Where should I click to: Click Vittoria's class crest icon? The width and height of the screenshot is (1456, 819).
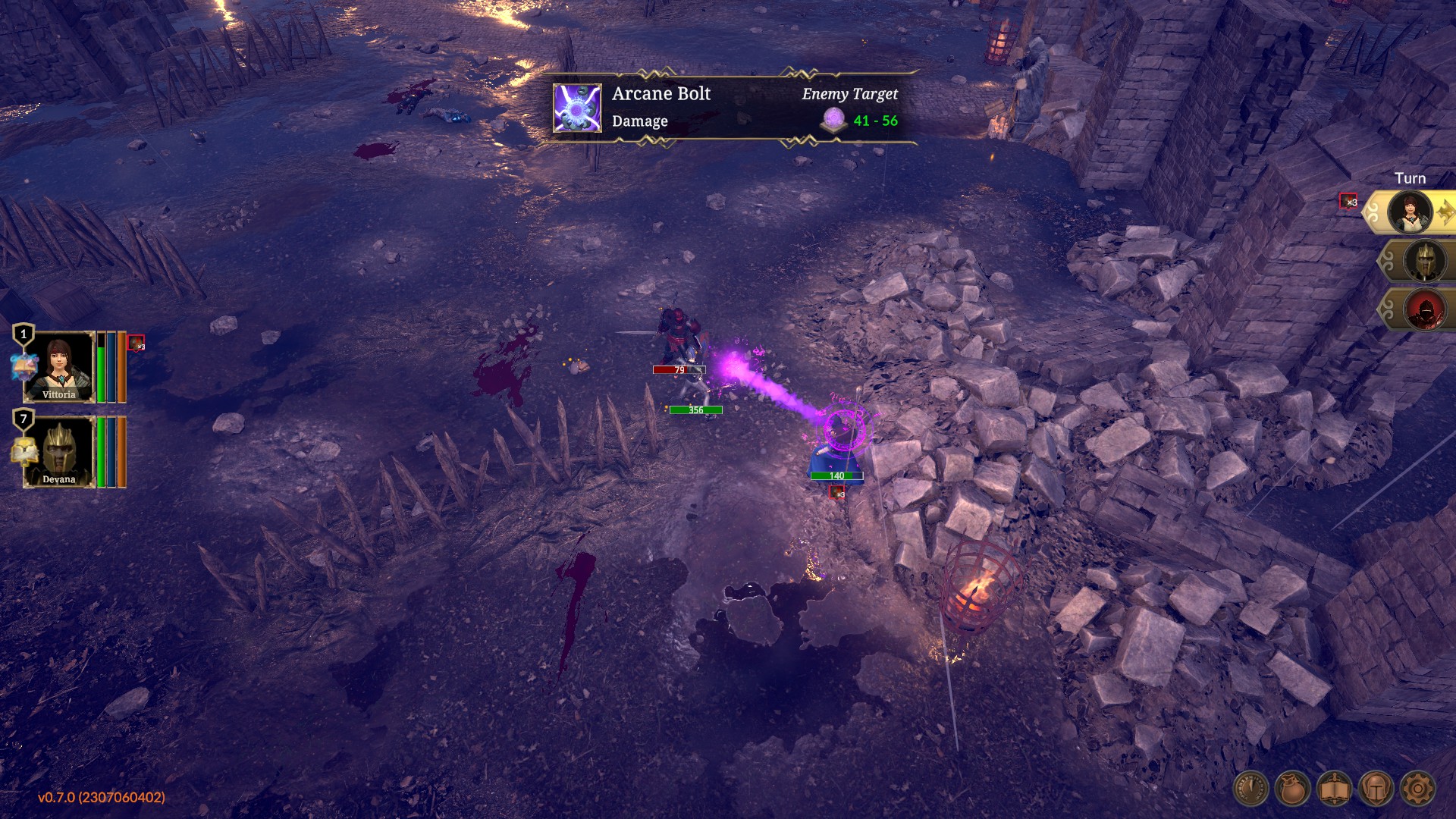pyautogui.click(x=24, y=366)
